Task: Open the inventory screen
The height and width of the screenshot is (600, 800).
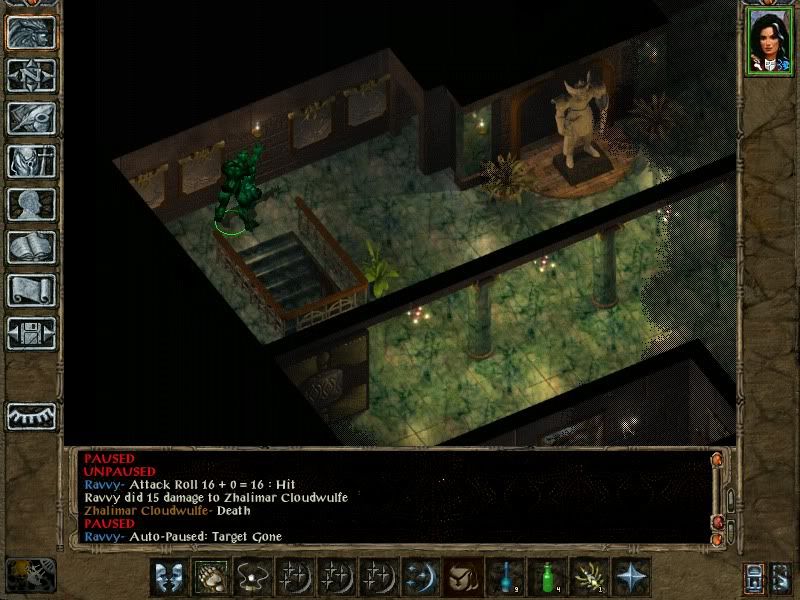Action: (x=31, y=161)
